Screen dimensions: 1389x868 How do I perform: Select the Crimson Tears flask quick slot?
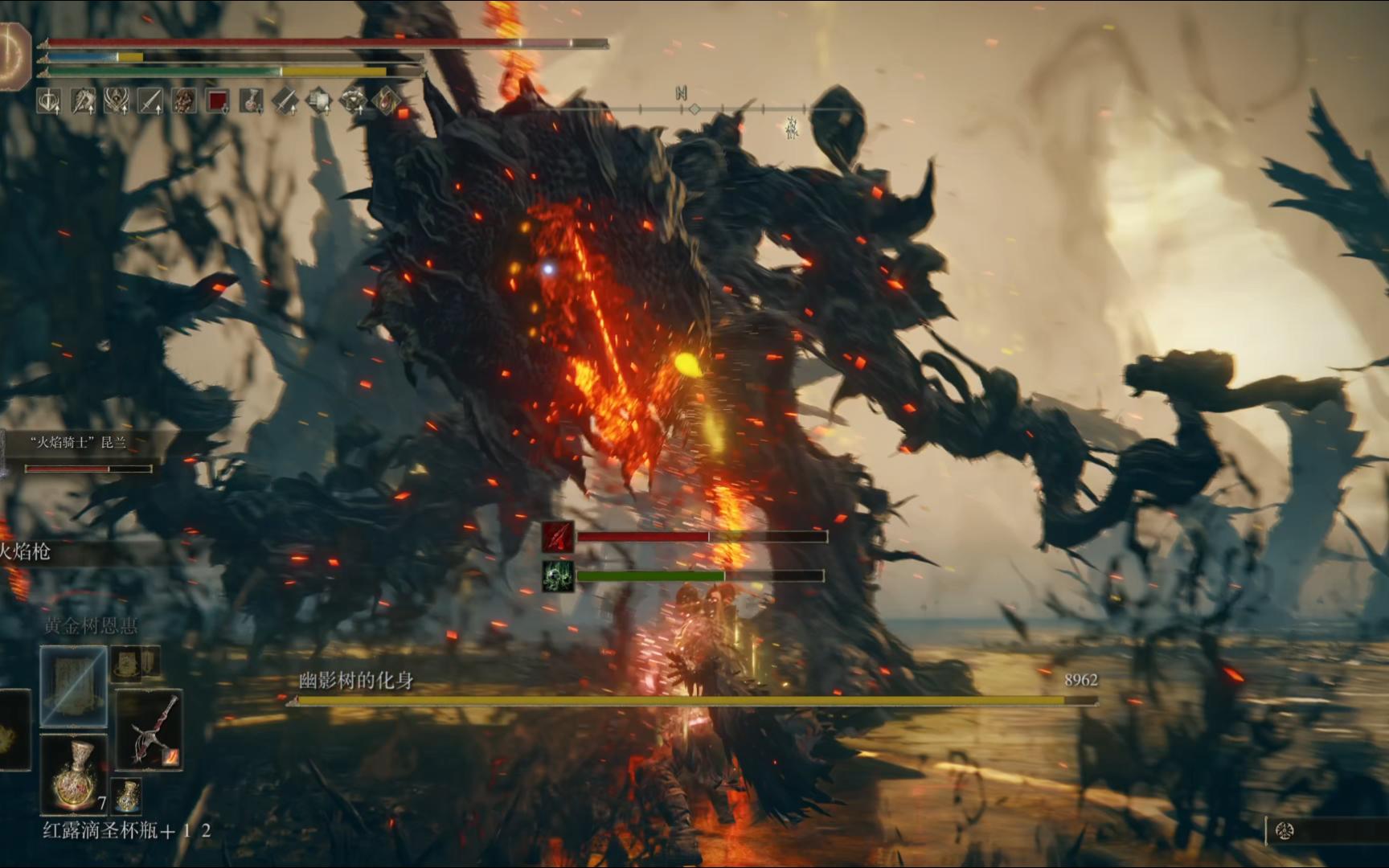click(x=75, y=774)
